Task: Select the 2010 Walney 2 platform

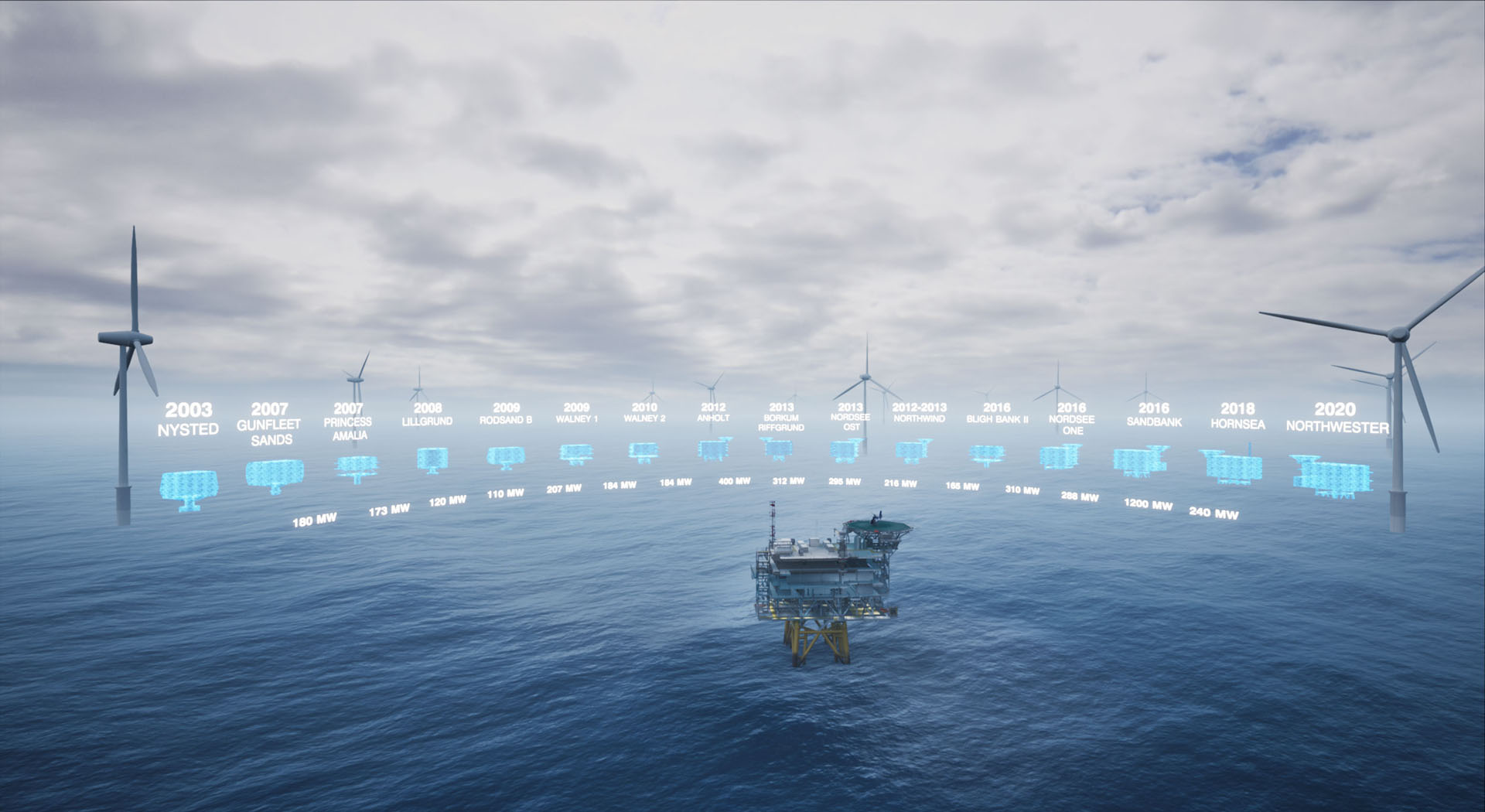Action: coord(643,451)
